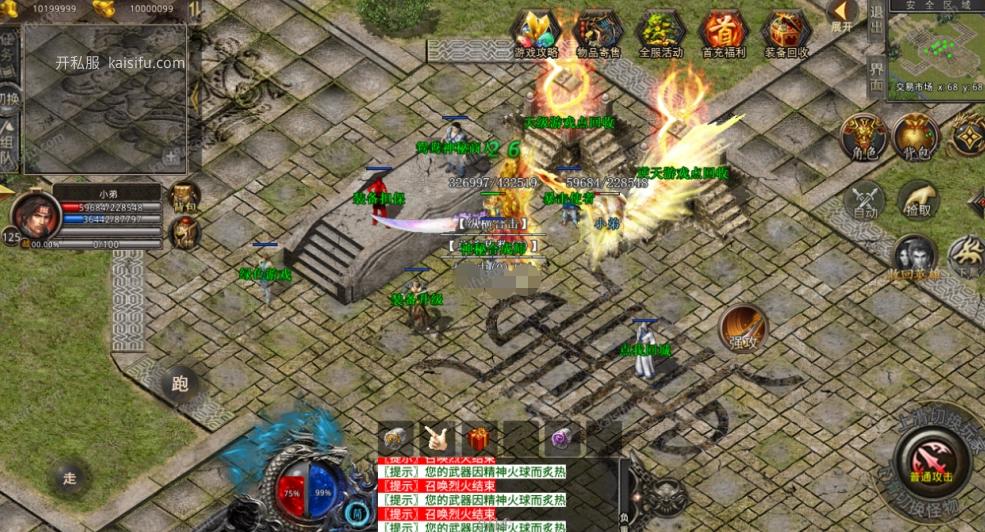Use the 普通攻击 normal attack button
Viewport: 985px width, 532px height.
(932, 460)
